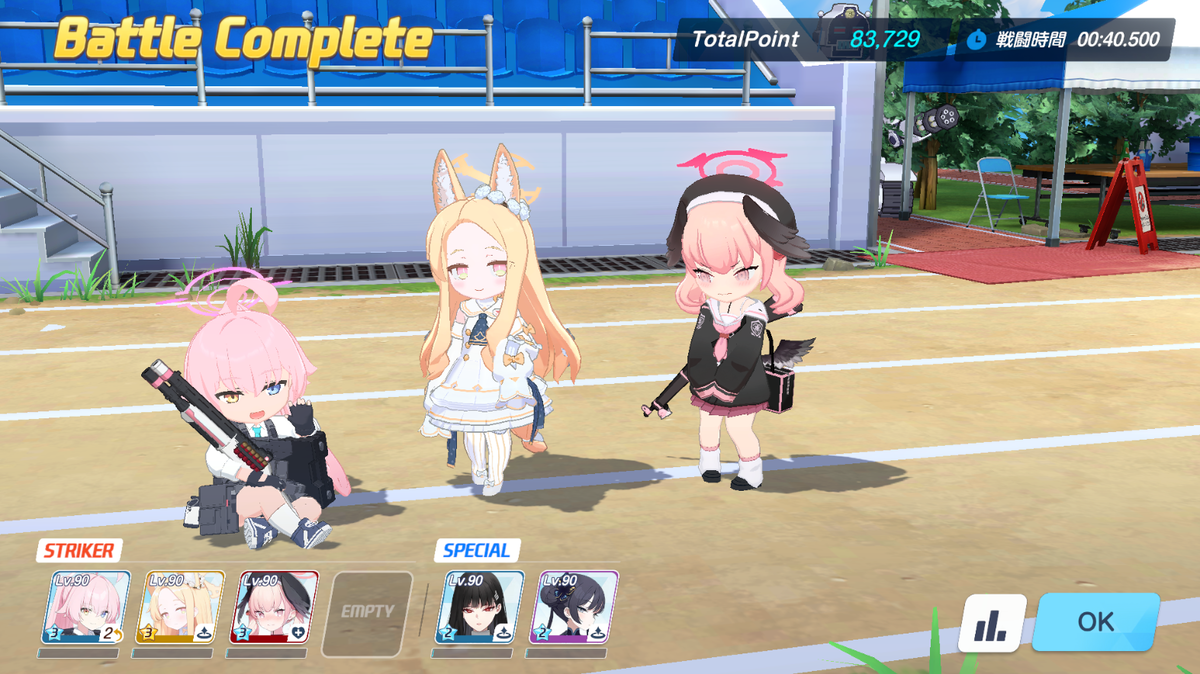Viewport: 1200px width, 674px height.
Task: Select the pink-haired black-beret striker portrait
Action: click(275, 607)
